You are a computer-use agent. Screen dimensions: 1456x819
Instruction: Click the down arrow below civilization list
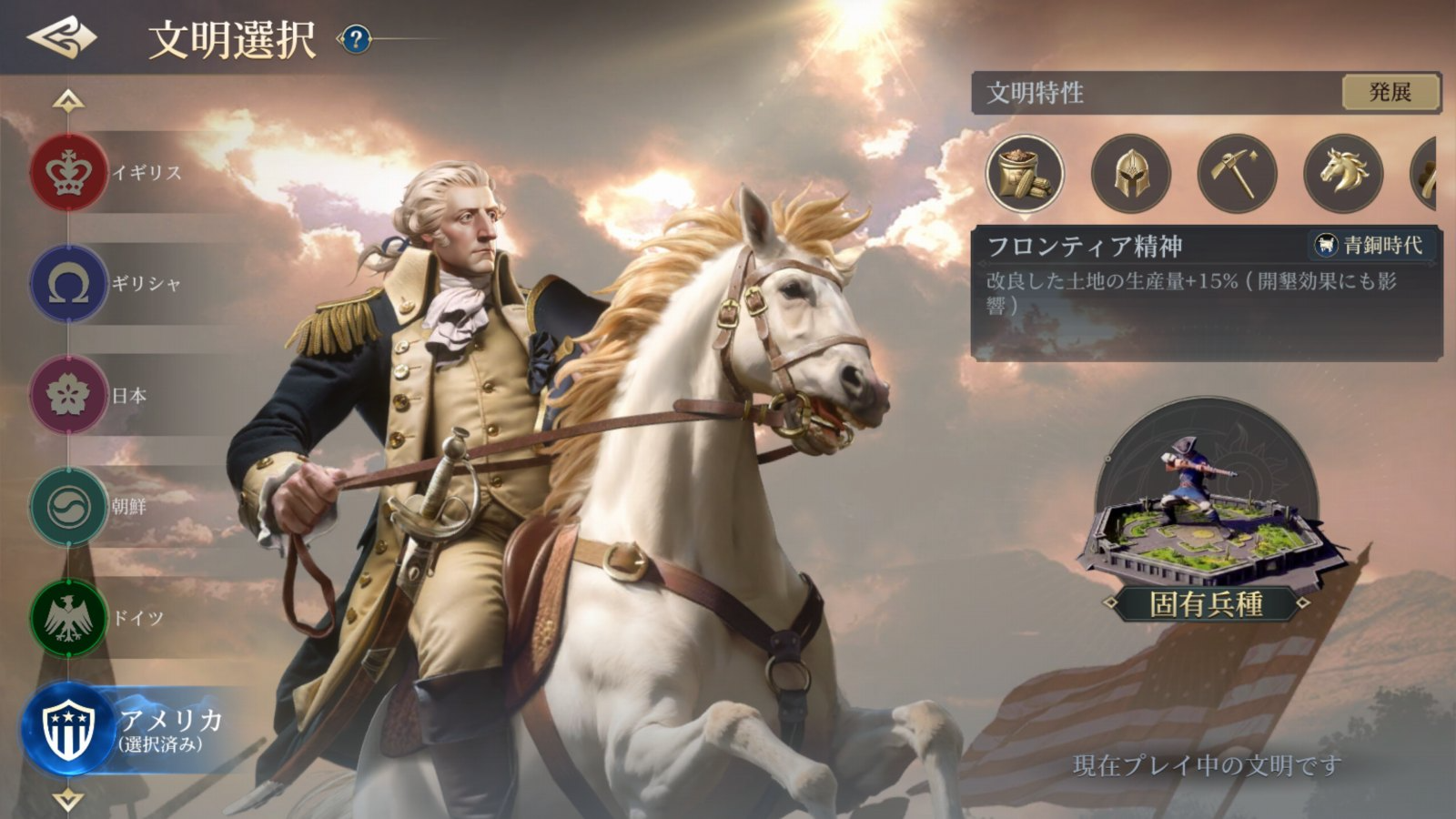pos(68,800)
